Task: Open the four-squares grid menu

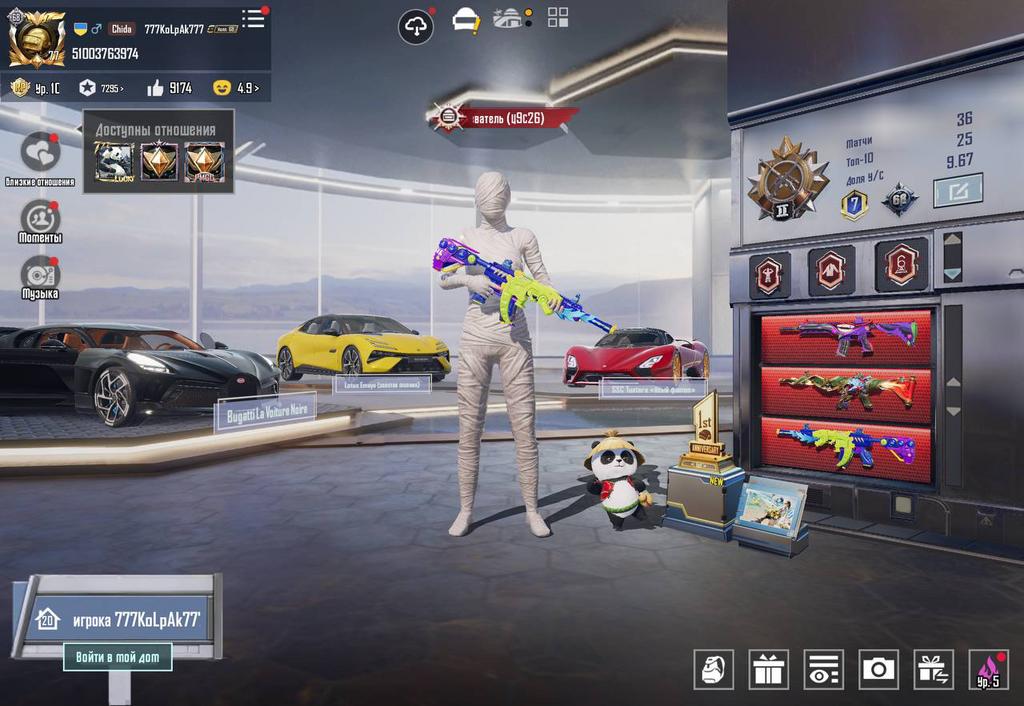Action: pyautogui.click(x=558, y=17)
